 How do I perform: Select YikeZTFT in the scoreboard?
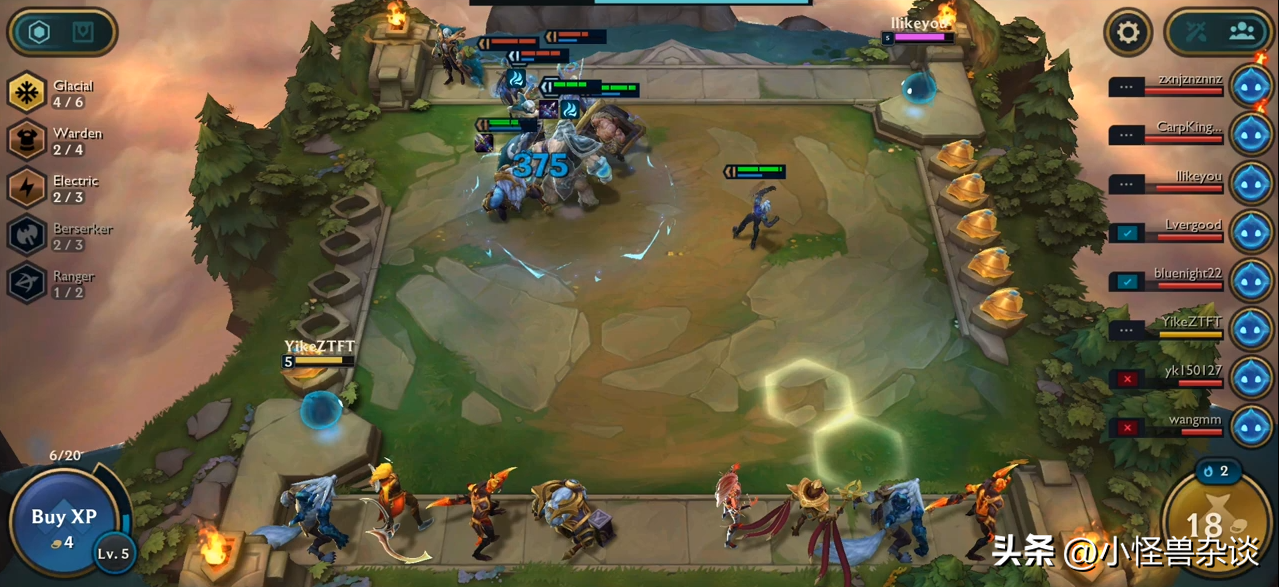[1250, 329]
